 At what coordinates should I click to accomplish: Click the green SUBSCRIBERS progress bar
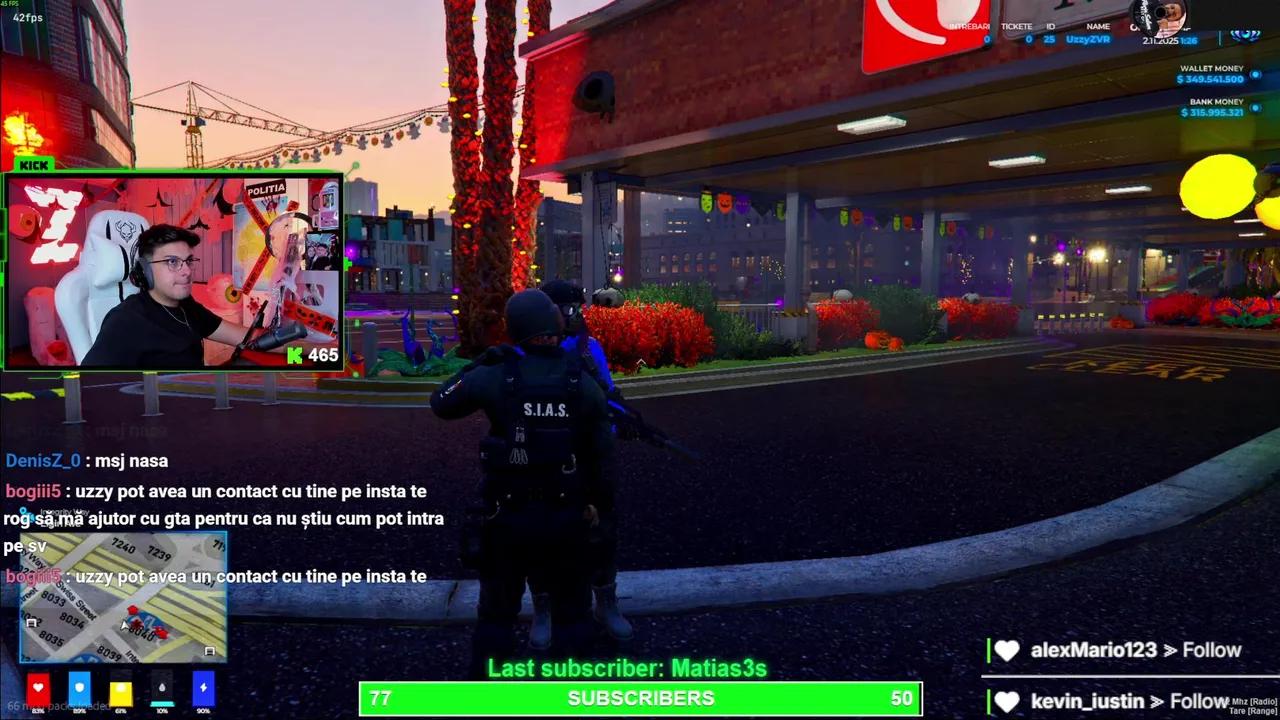640,698
